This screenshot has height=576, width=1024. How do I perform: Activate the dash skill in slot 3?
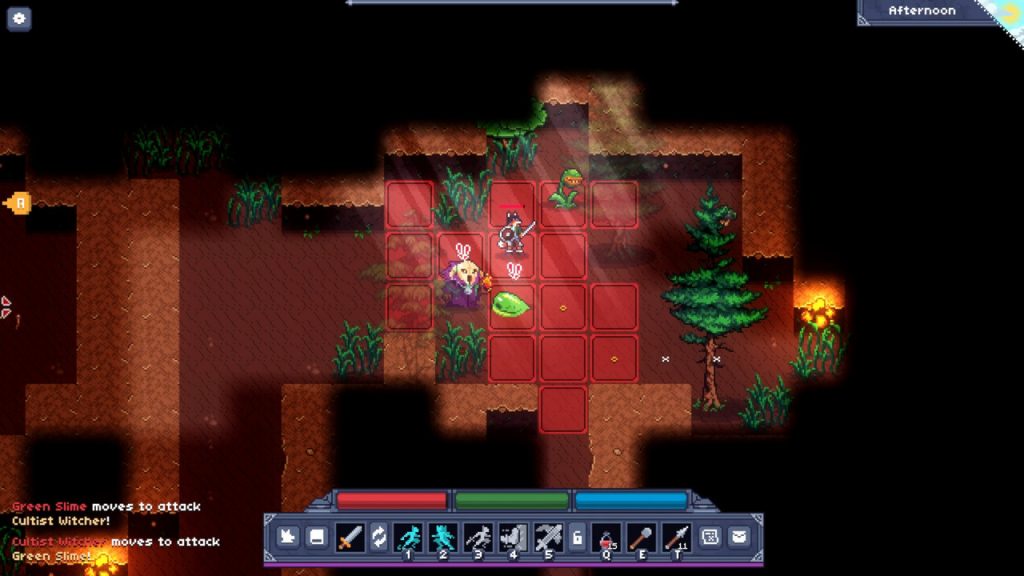click(478, 537)
